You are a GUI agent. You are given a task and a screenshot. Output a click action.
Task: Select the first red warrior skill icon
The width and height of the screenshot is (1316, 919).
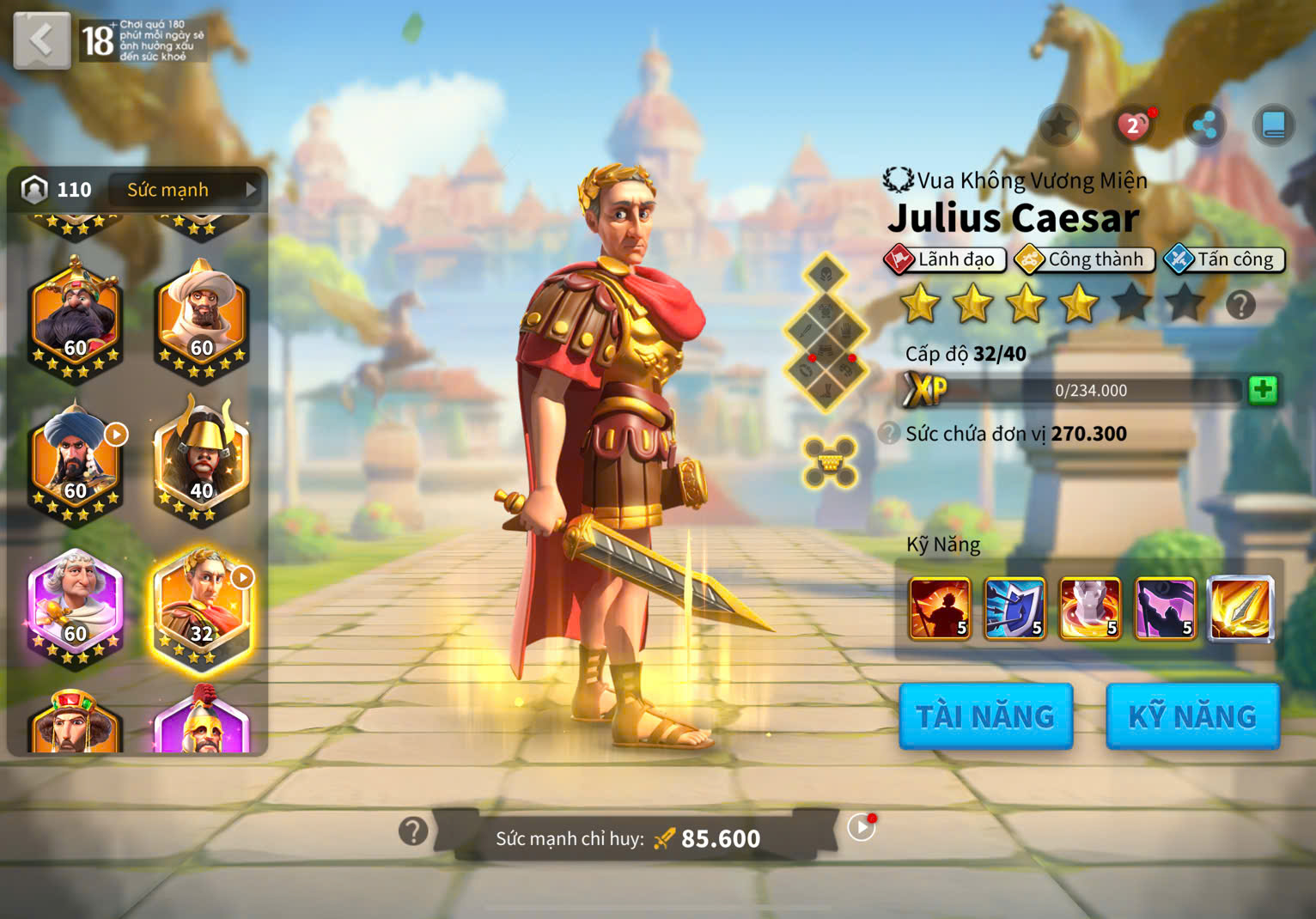pos(940,609)
